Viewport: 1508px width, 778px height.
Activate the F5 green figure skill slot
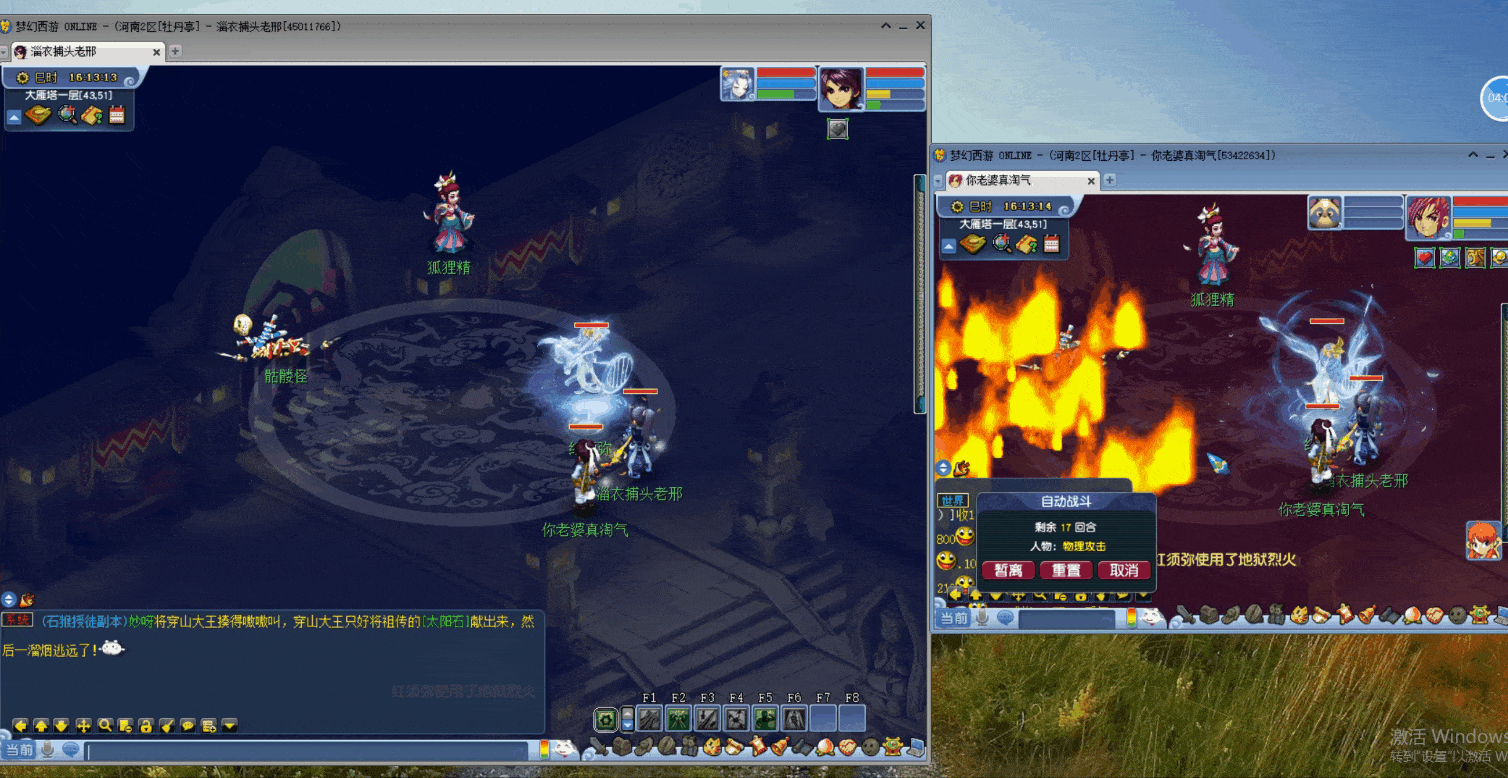[765, 718]
